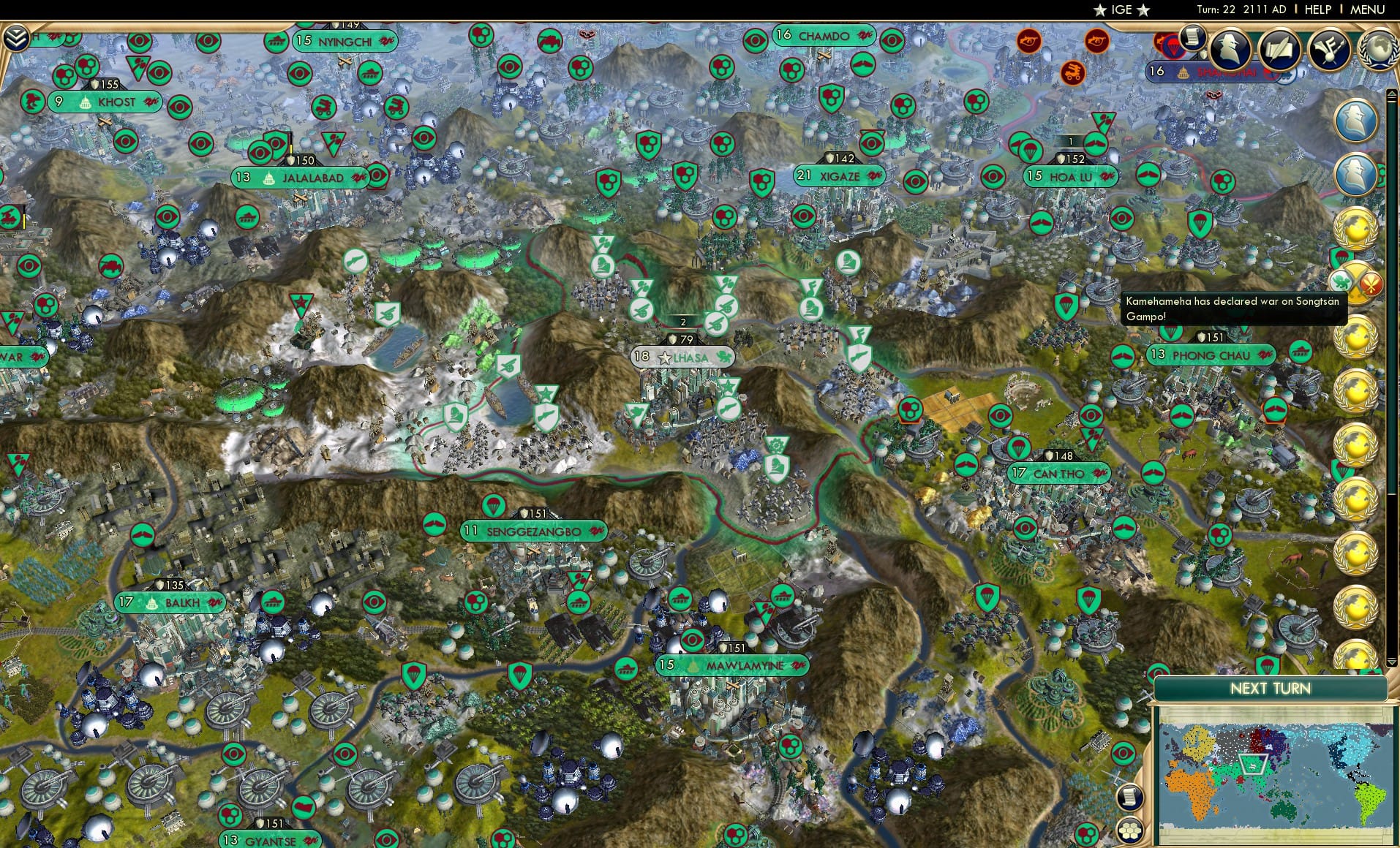Open the HELP menu

coord(1317,10)
